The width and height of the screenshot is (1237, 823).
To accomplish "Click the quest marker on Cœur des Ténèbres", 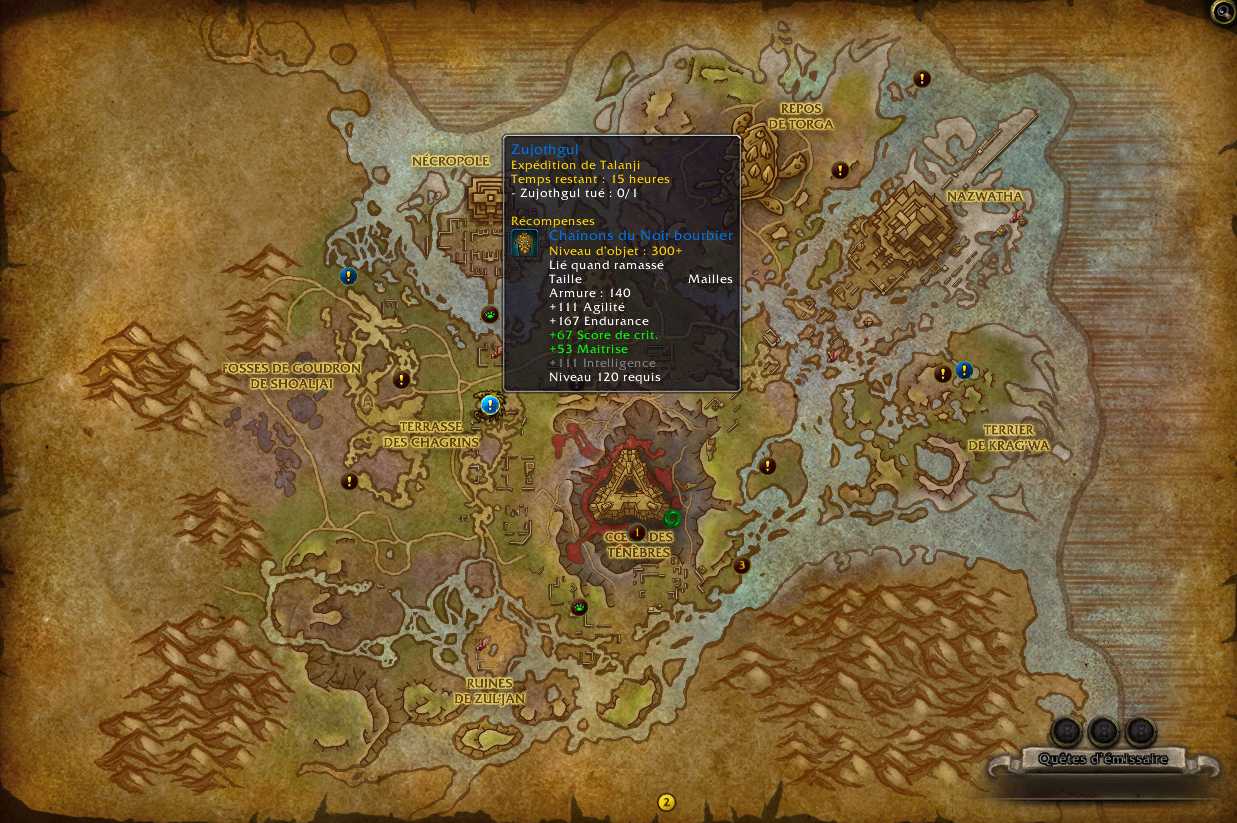I will pos(637,533).
